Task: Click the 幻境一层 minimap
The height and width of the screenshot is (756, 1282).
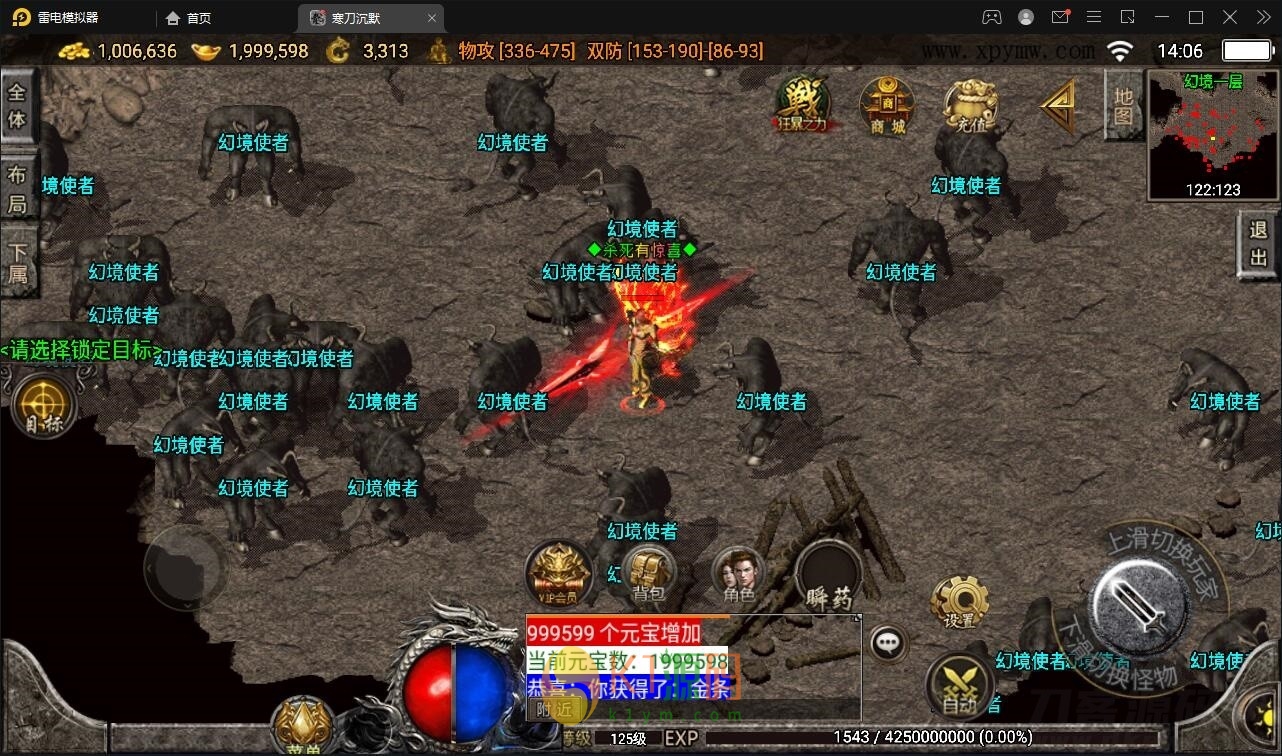Action: click(1211, 135)
